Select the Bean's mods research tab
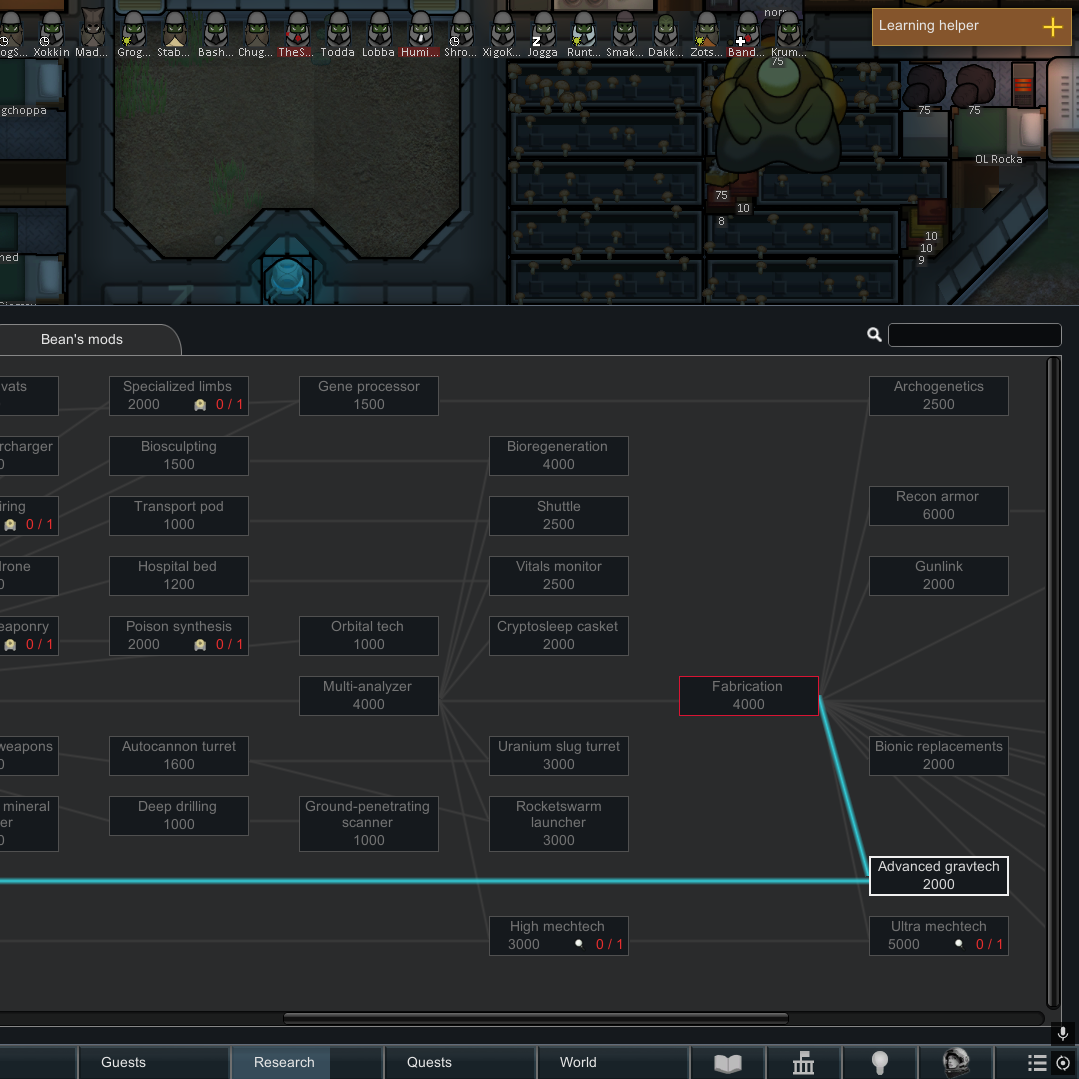Screen dimensions: 1079x1079 (x=82, y=340)
